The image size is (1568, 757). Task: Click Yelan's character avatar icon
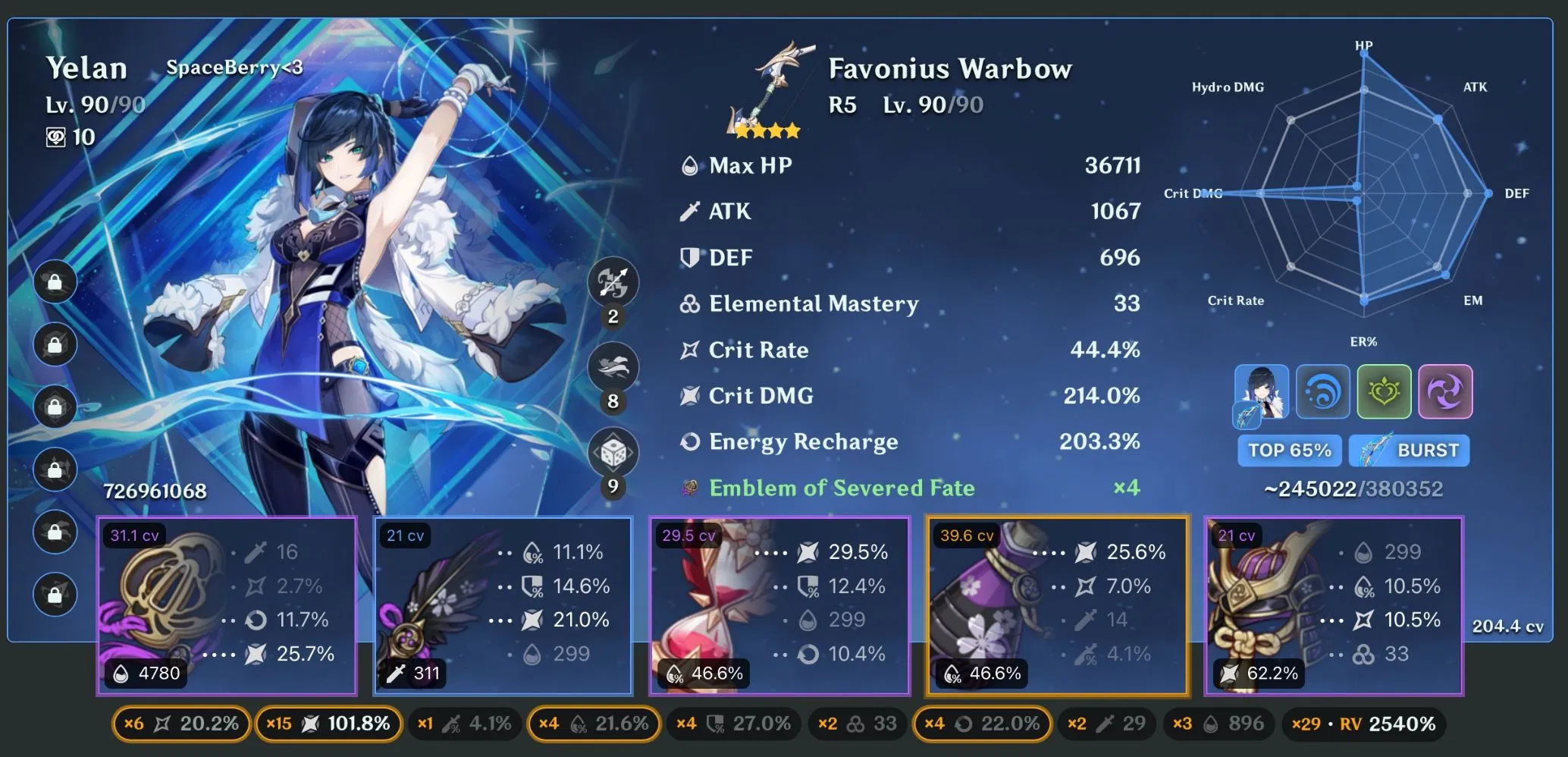[1261, 392]
